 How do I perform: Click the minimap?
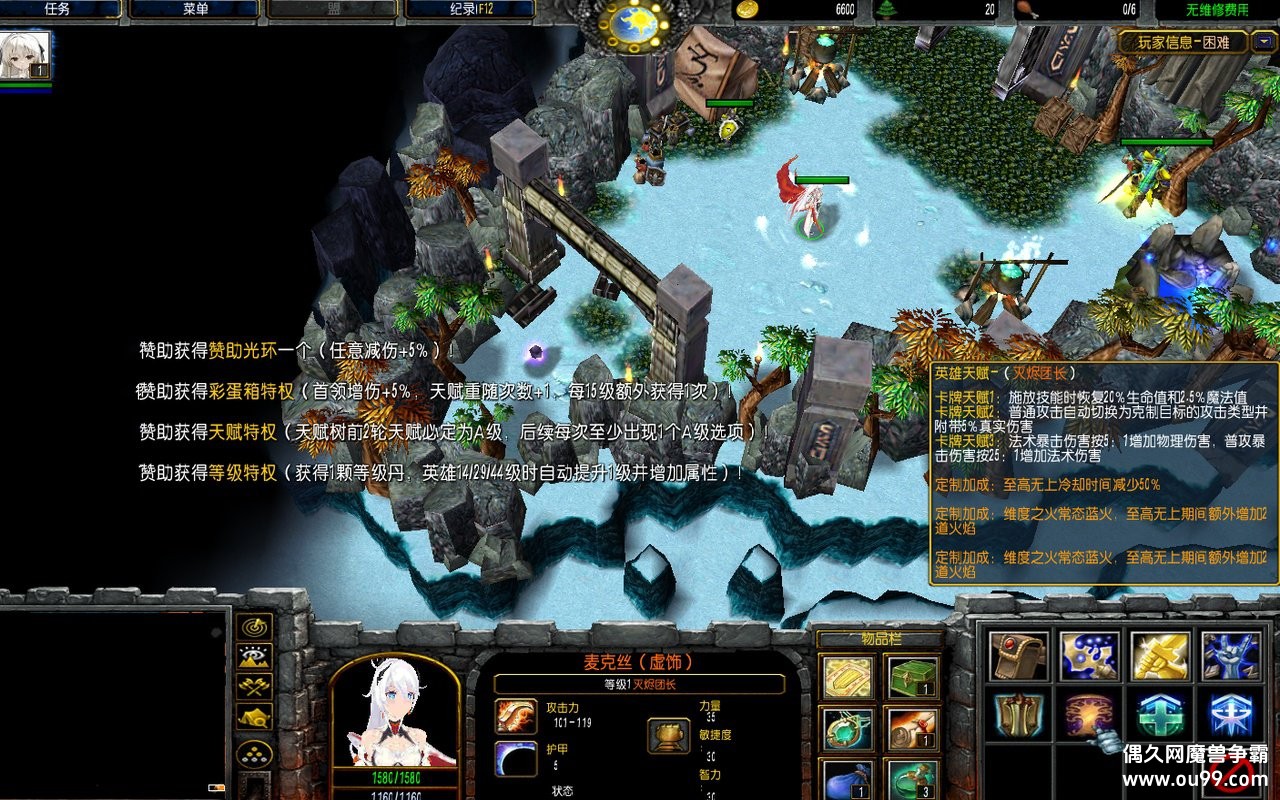[x=113, y=702]
